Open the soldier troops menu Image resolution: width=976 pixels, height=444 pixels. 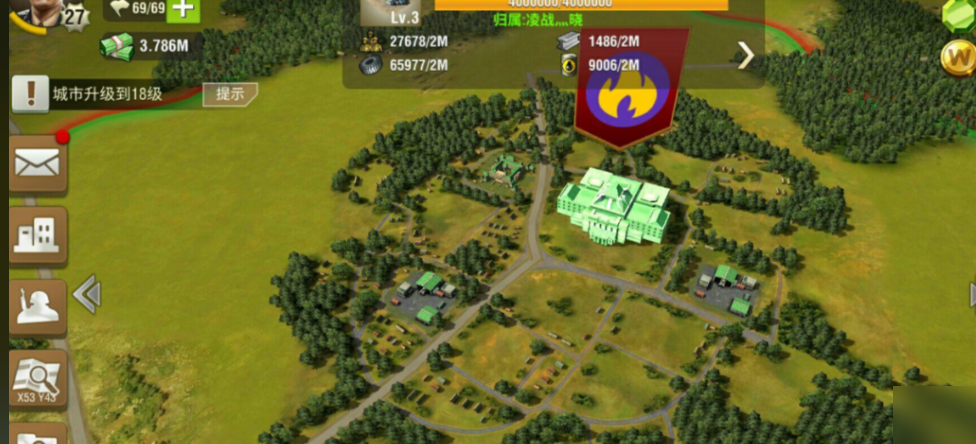click(38, 307)
